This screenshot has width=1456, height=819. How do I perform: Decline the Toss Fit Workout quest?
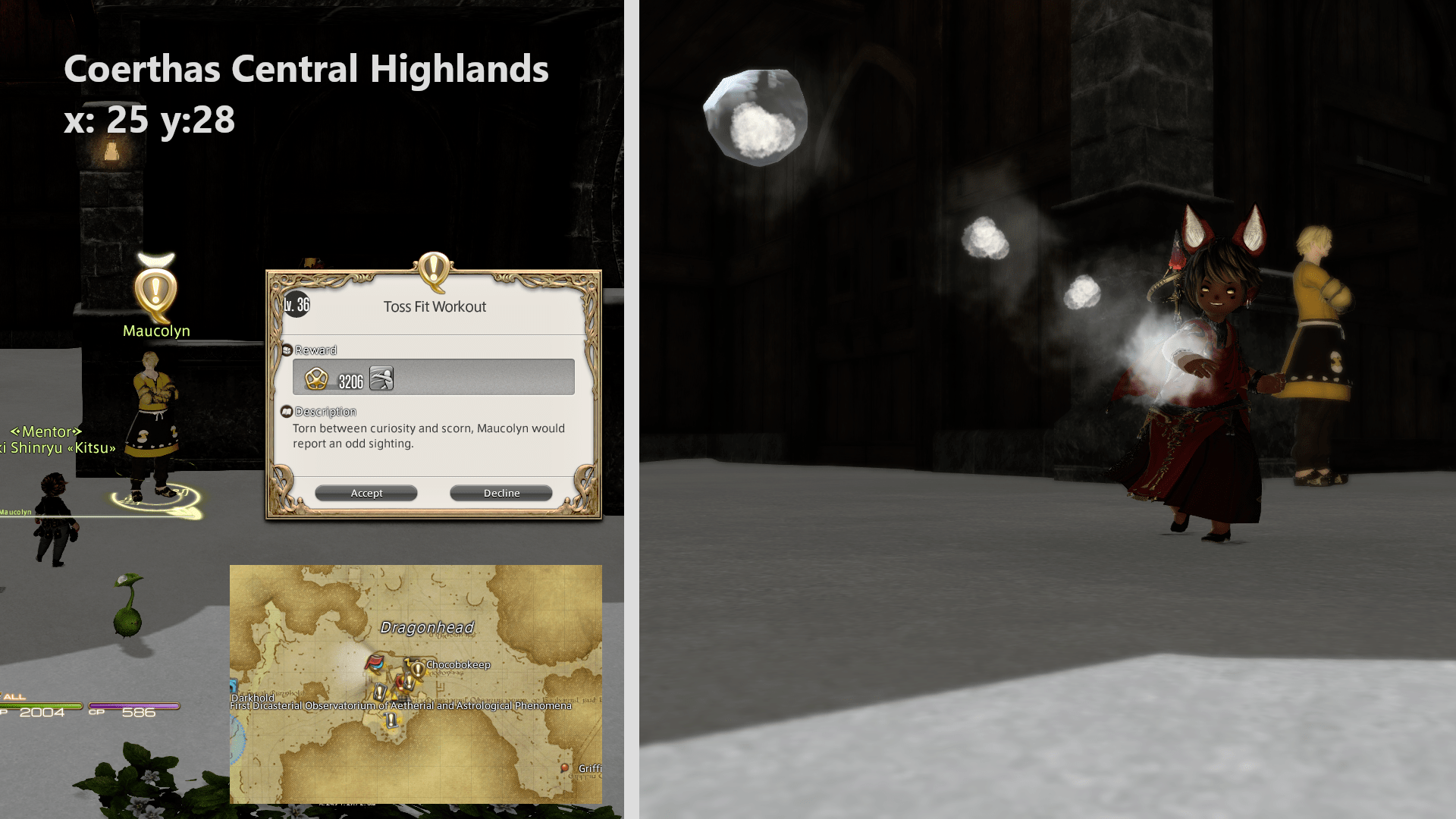500,492
